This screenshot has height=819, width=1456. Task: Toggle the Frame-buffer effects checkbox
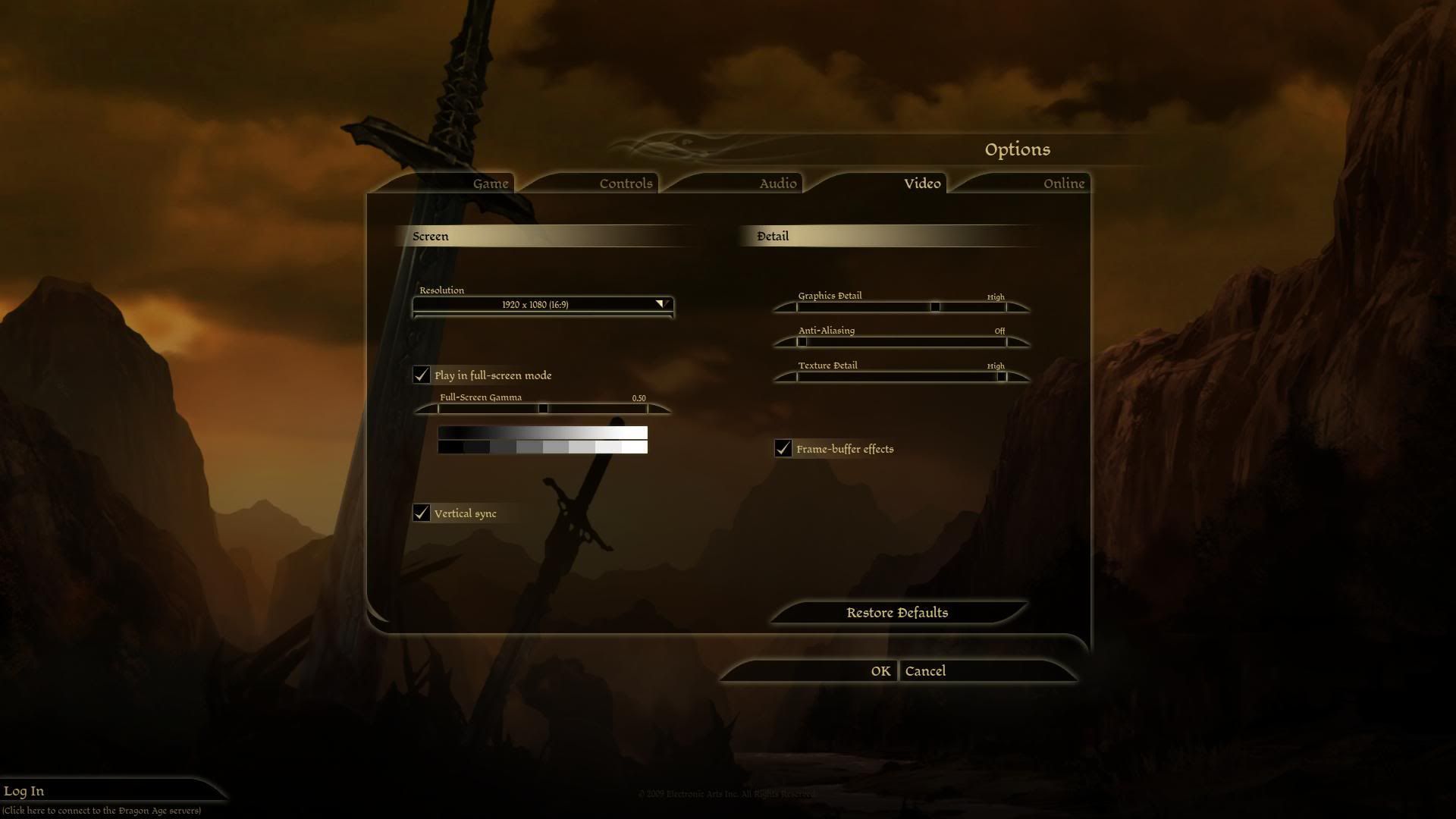783,449
